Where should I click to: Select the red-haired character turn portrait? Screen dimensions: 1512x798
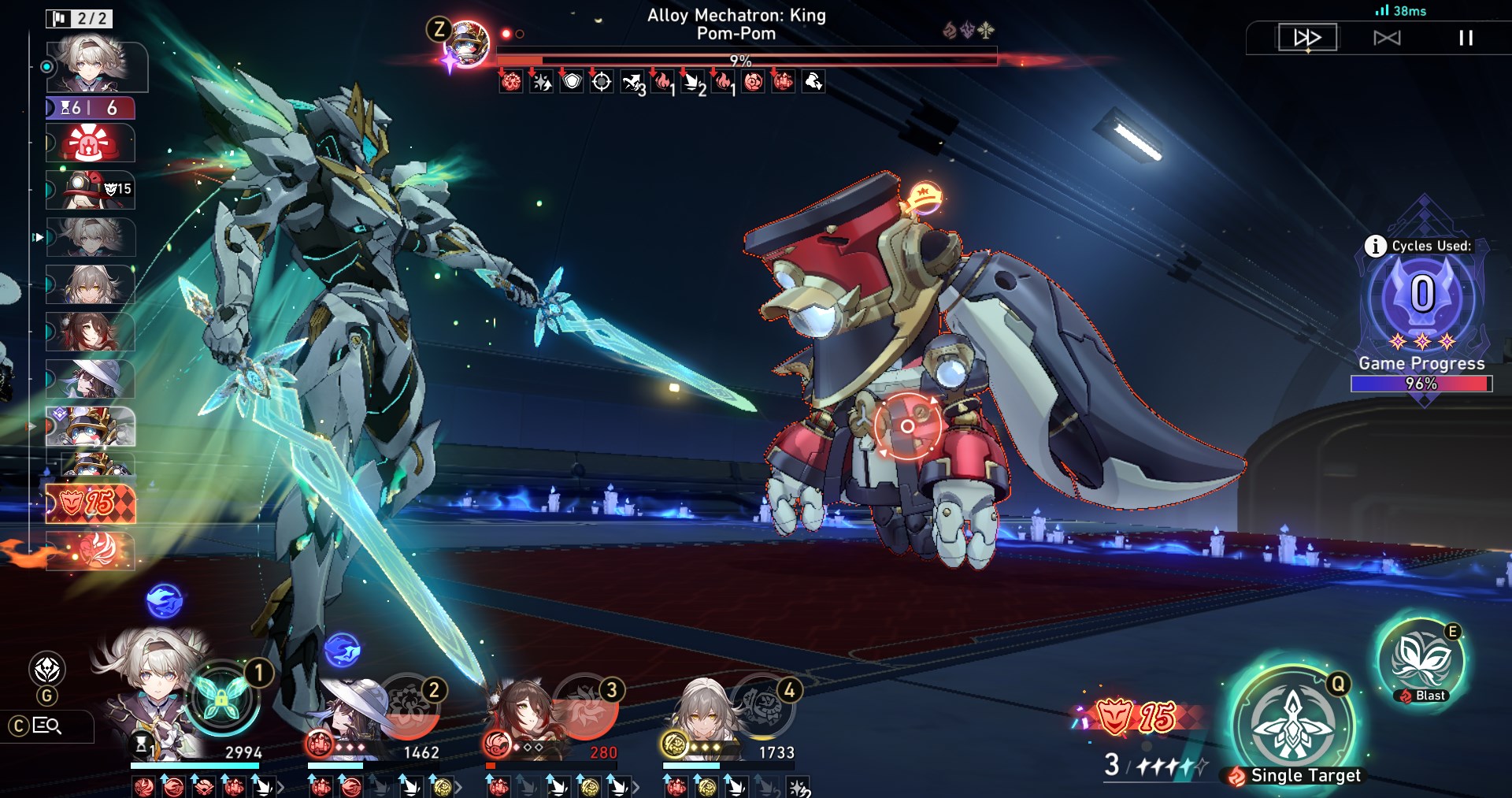[91, 332]
